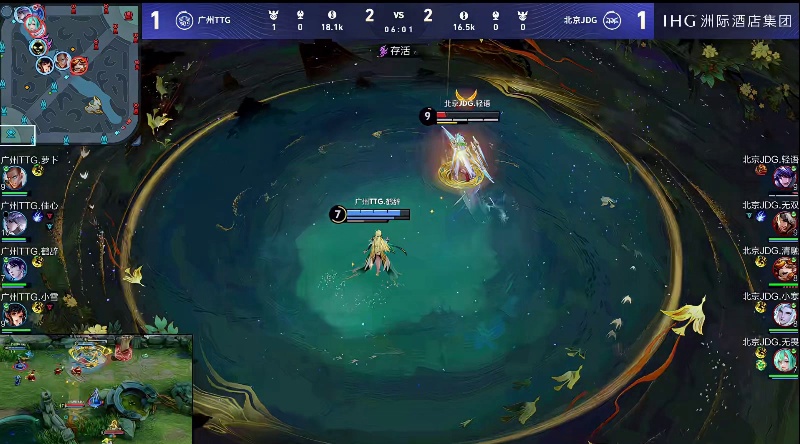Select player 北京JDG.无双 portrait
The image size is (800, 444).
point(785,223)
